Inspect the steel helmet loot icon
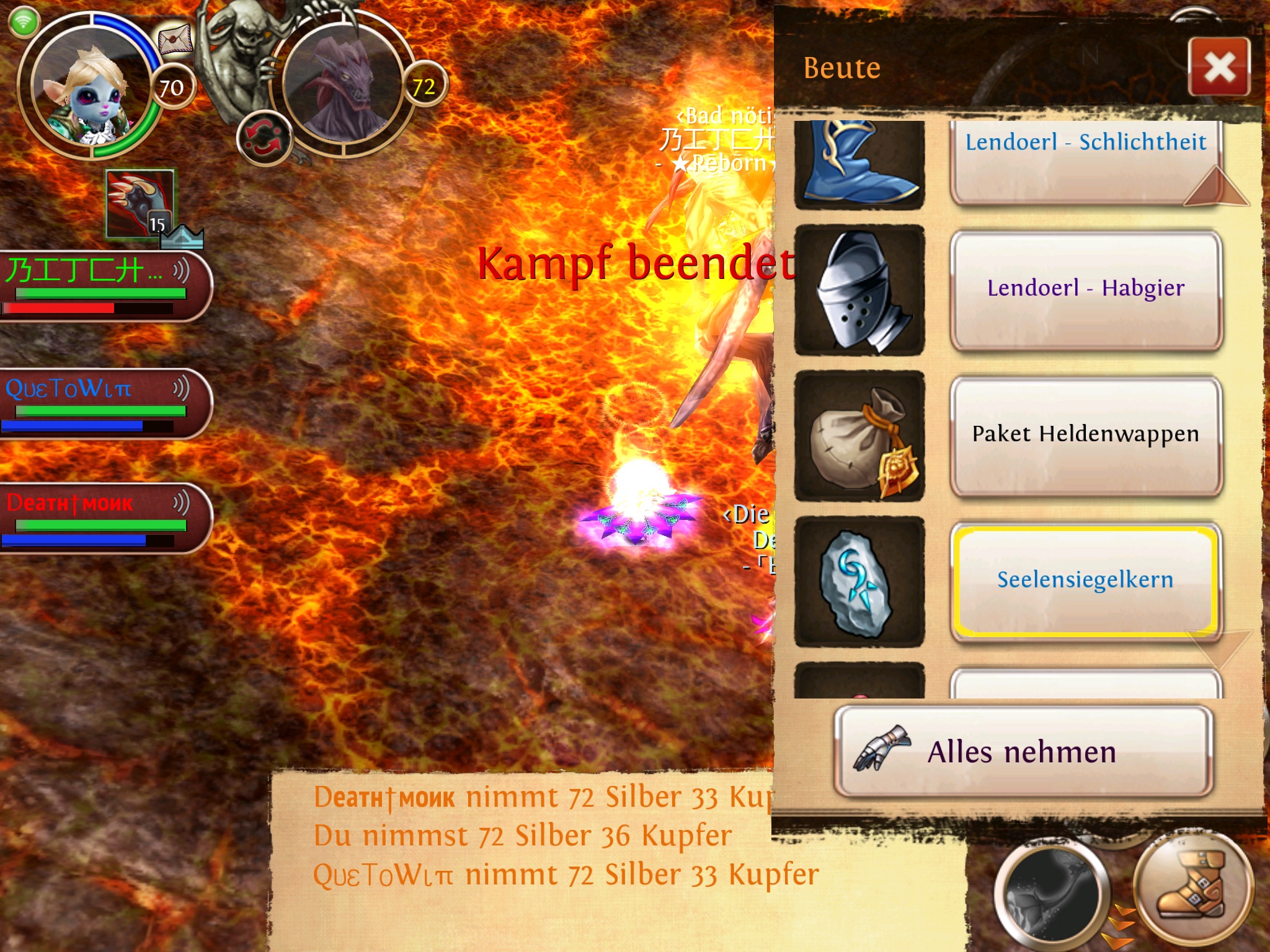The width and height of the screenshot is (1270, 952). (x=859, y=290)
